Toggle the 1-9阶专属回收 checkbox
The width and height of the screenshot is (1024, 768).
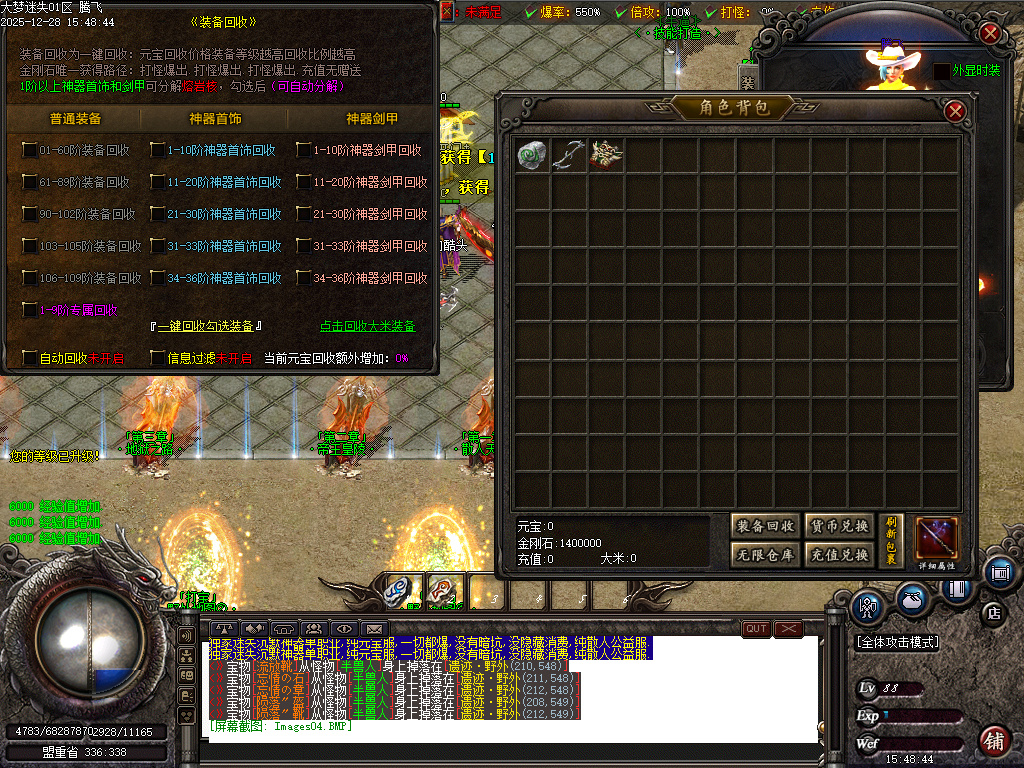(x=30, y=310)
